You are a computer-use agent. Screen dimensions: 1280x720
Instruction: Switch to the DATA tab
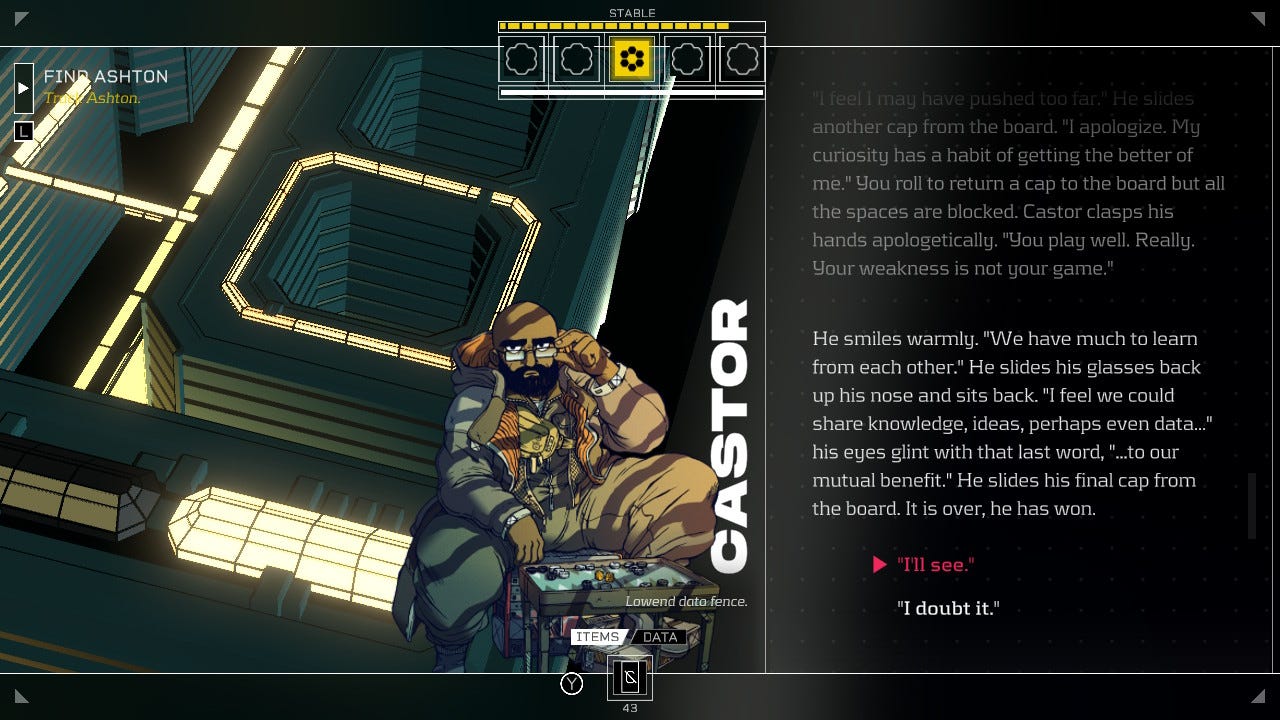660,637
